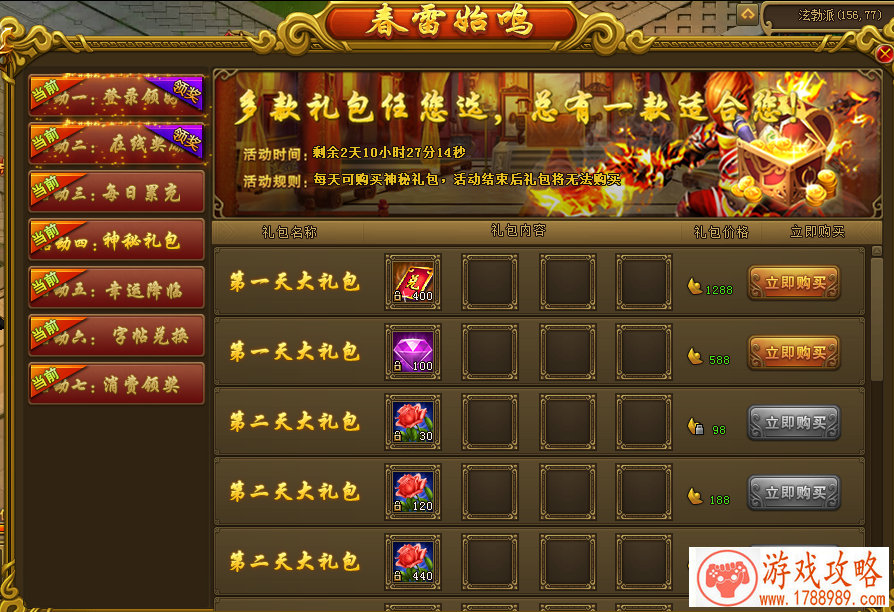Purchase the gift pack costing 98

pos(794,423)
